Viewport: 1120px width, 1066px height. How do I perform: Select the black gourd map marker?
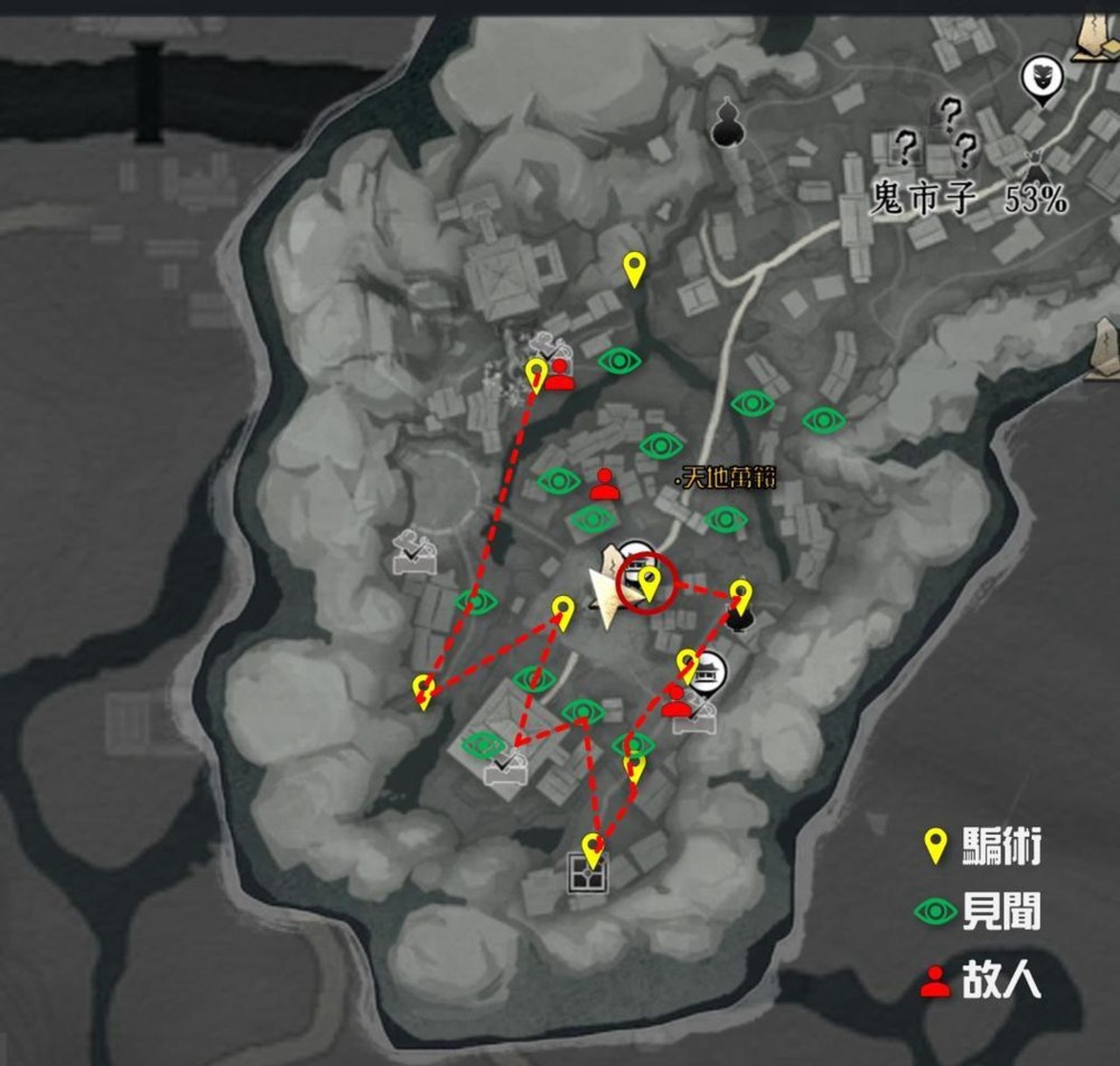coord(726,123)
